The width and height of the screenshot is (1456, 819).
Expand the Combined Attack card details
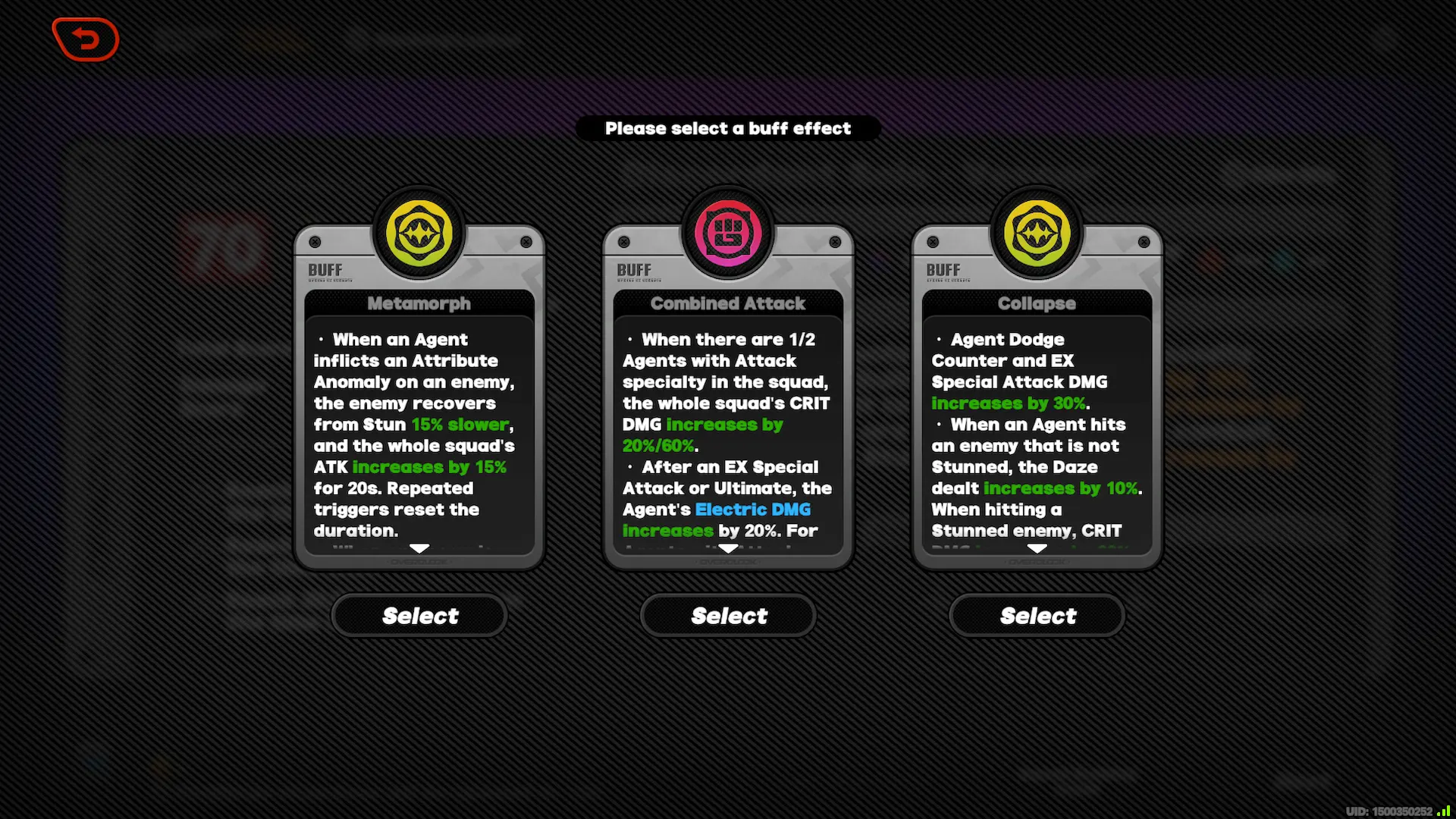tap(727, 548)
